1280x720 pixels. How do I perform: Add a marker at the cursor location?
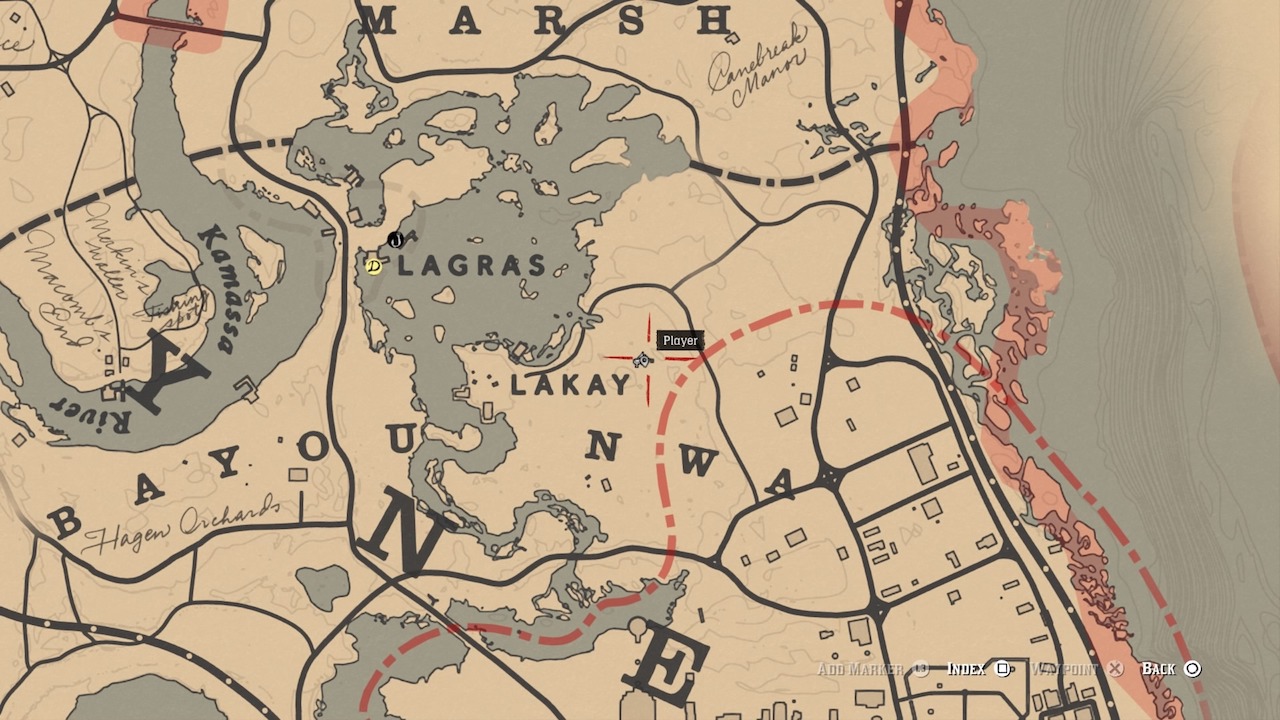[862, 668]
